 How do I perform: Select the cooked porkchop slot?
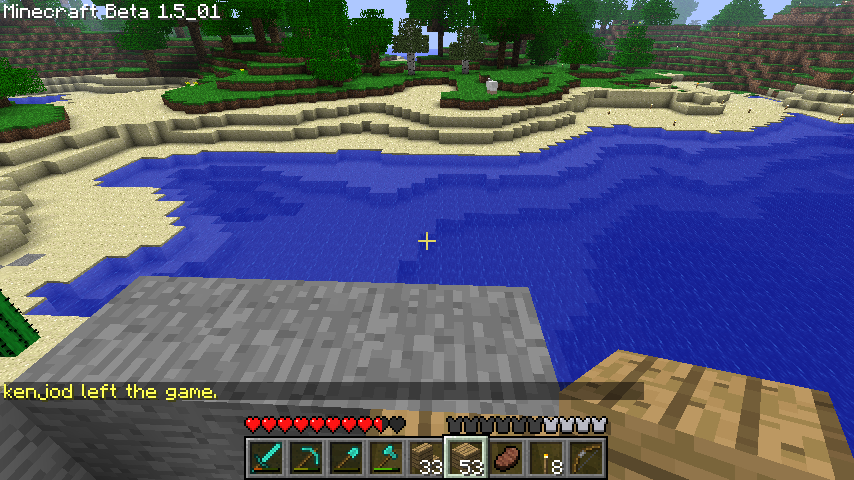[x=506, y=458]
